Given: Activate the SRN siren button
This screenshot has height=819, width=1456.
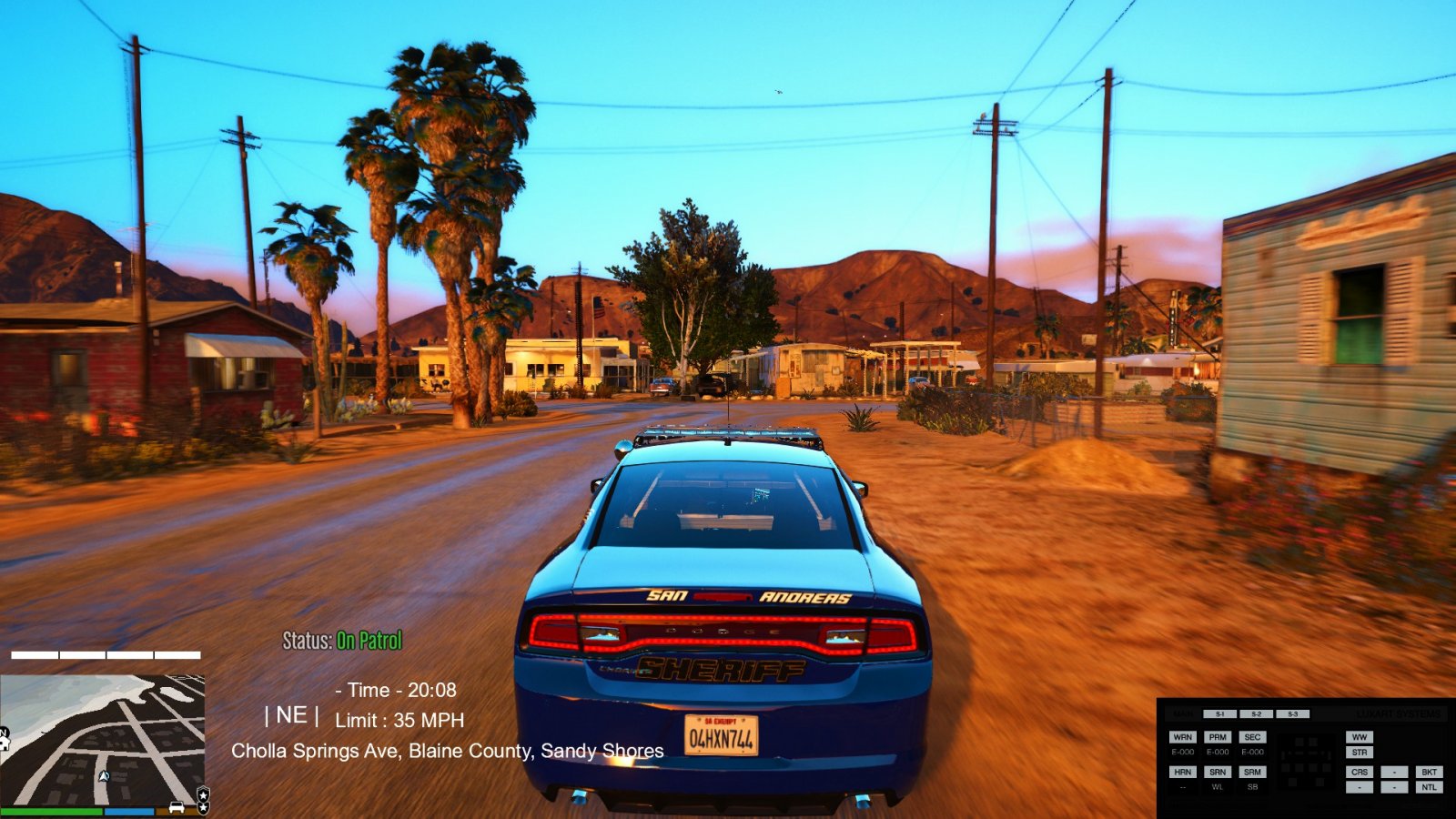Looking at the screenshot, I should [x=1218, y=772].
